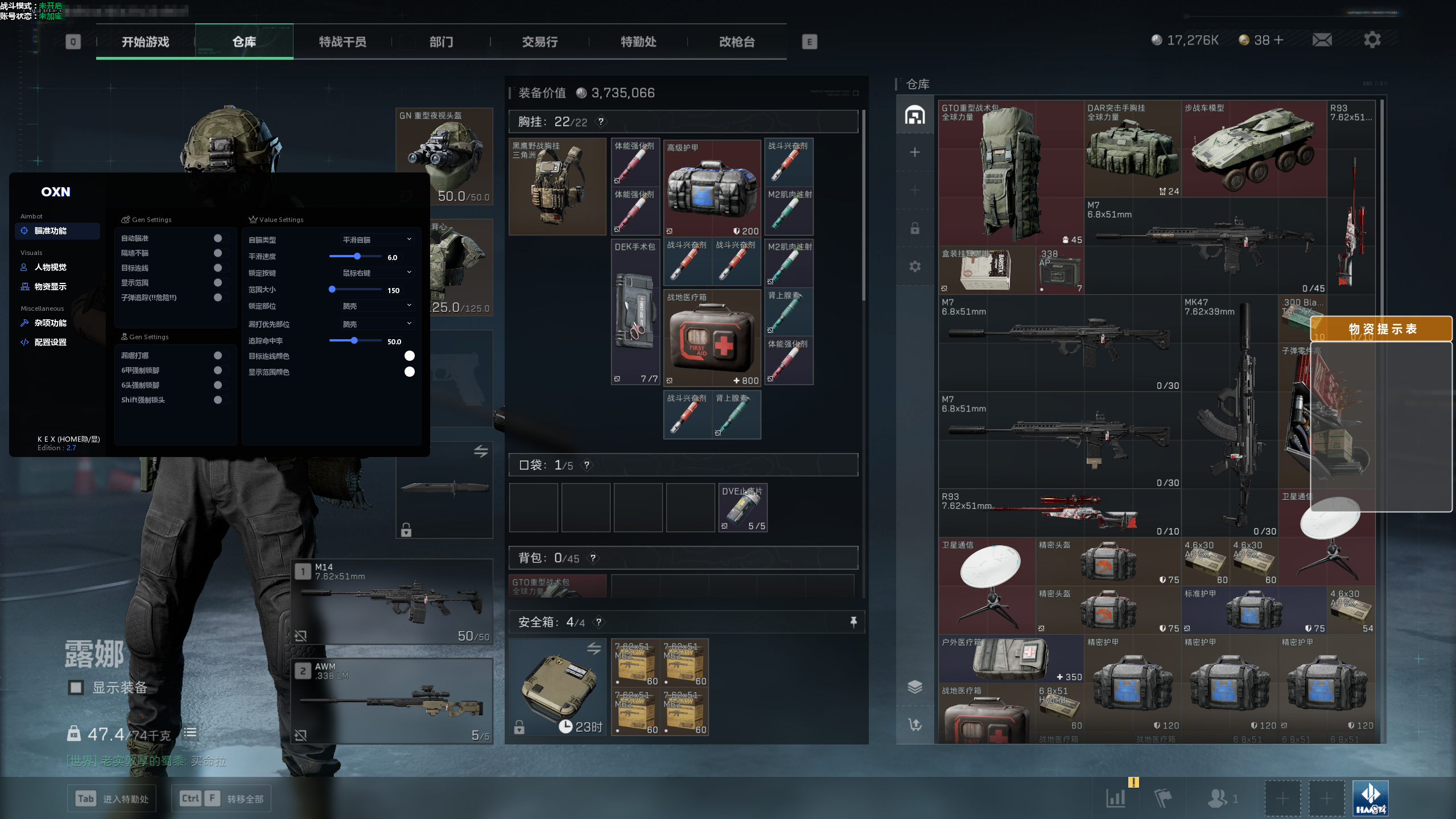
Task: Select the 改枪台 tab
Action: (737, 42)
